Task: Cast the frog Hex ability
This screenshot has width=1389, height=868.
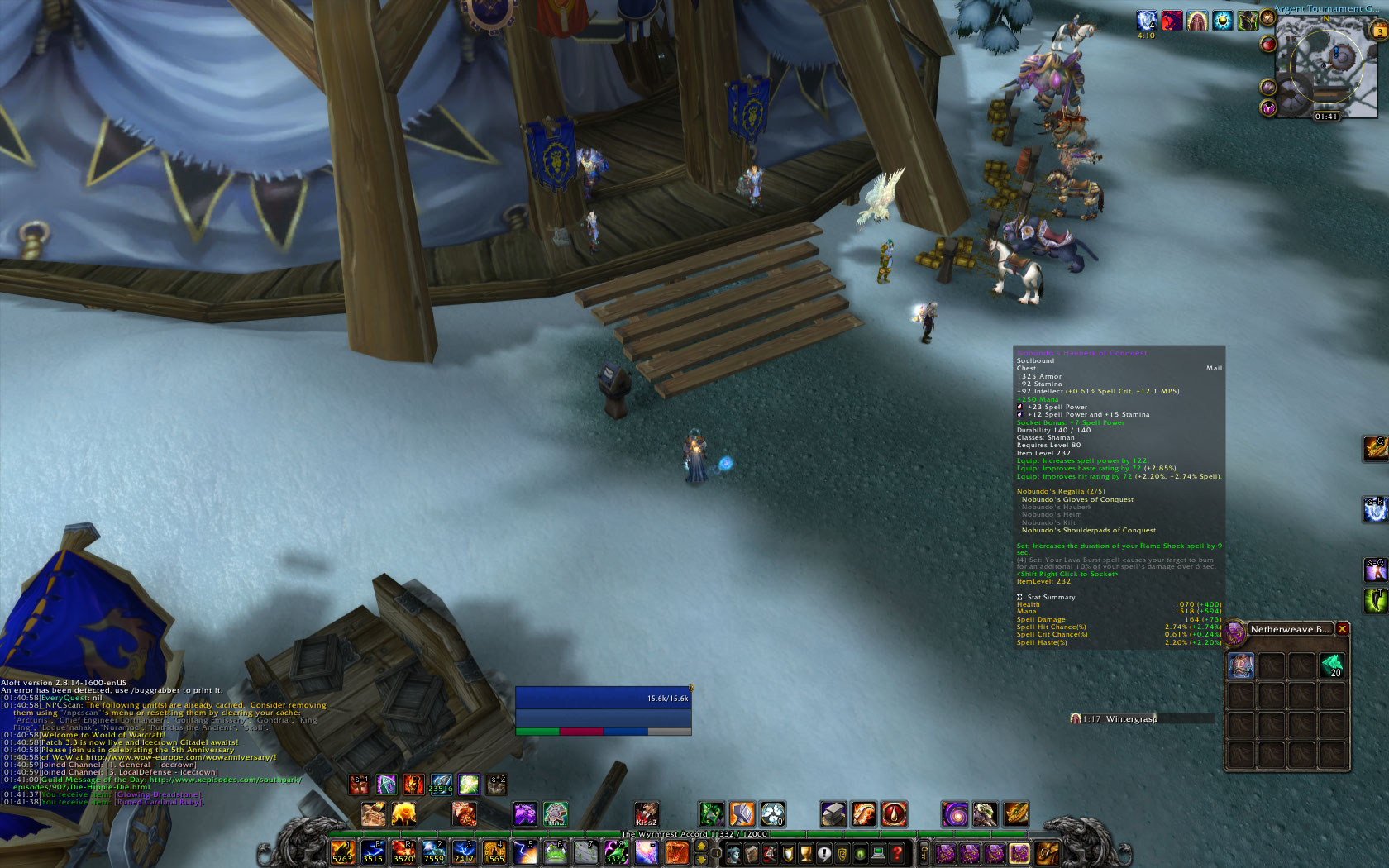Action: (x=555, y=851)
